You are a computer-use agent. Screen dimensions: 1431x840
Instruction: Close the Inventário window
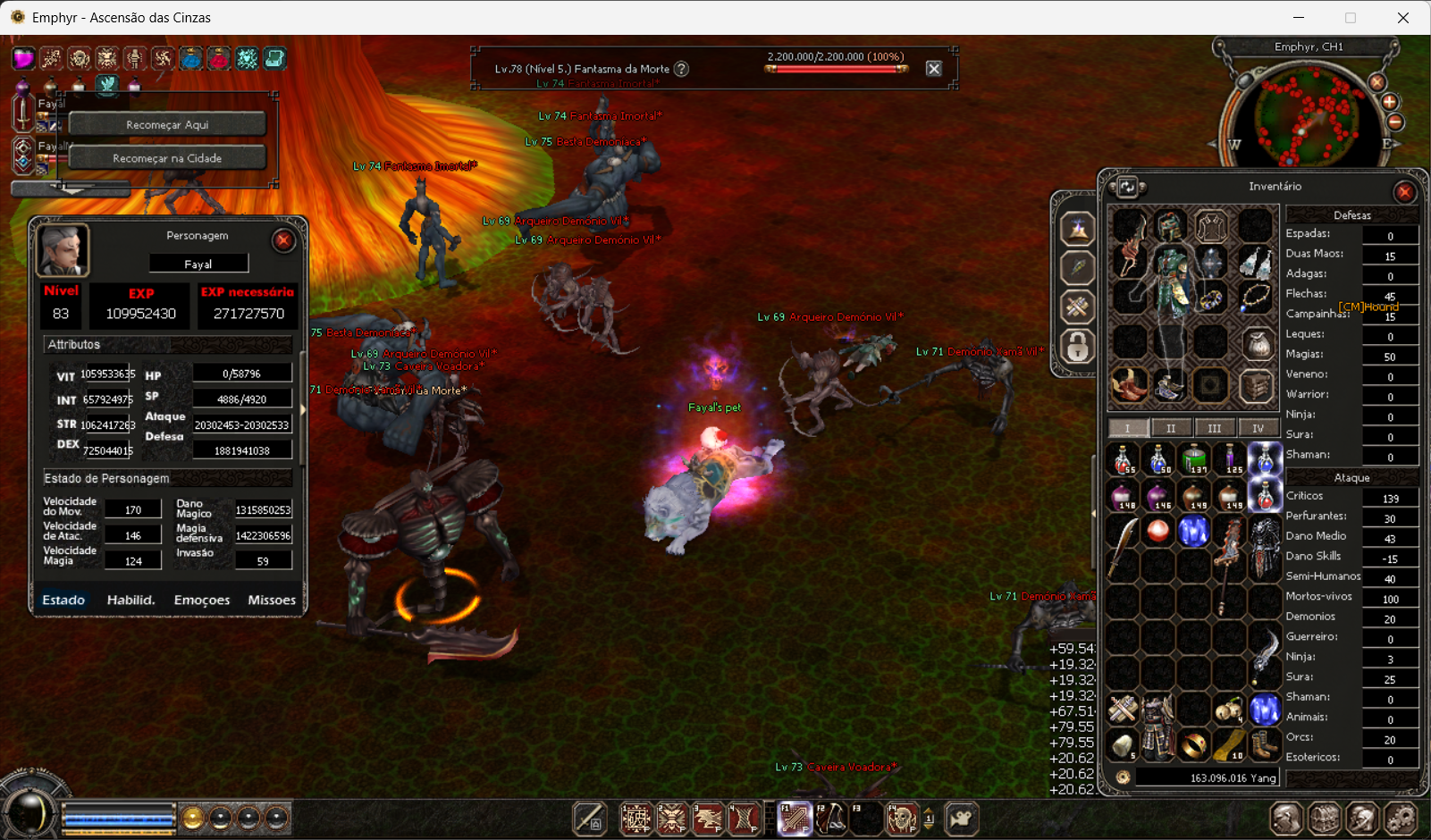tap(1404, 191)
